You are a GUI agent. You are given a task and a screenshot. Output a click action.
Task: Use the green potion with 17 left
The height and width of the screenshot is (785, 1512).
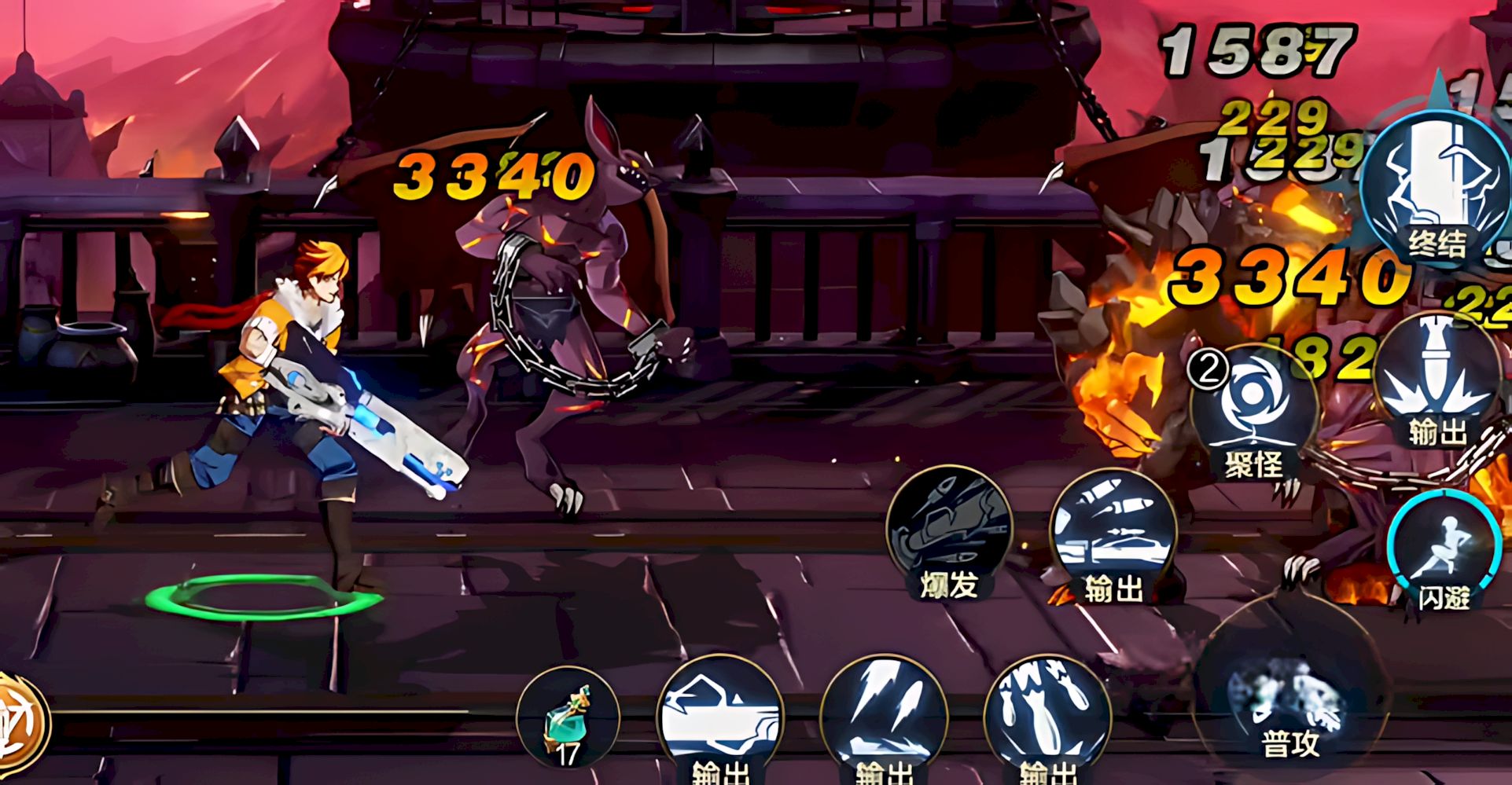[568, 719]
